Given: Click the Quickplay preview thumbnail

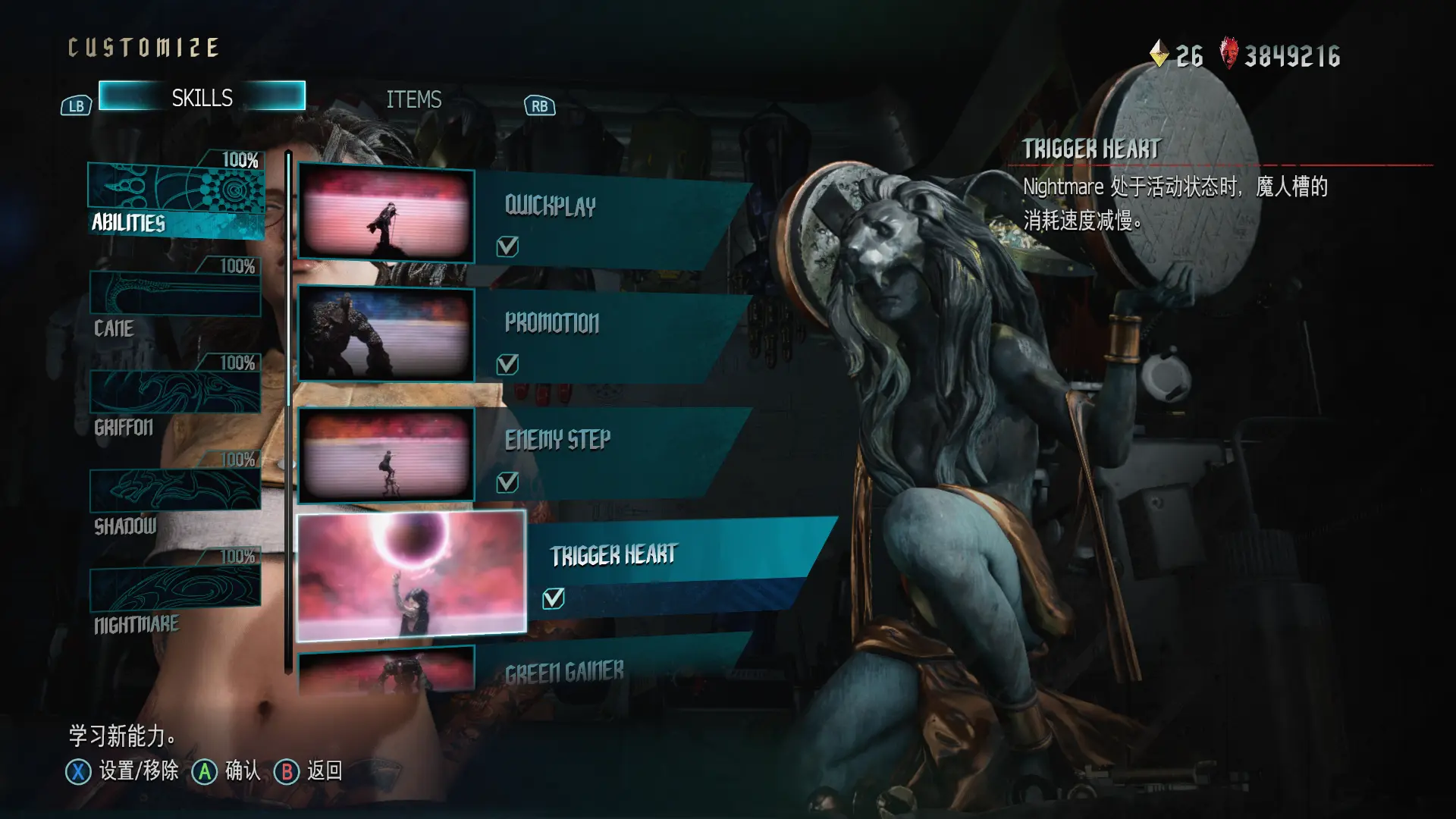Looking at the screenshot, I should point(386,215).
